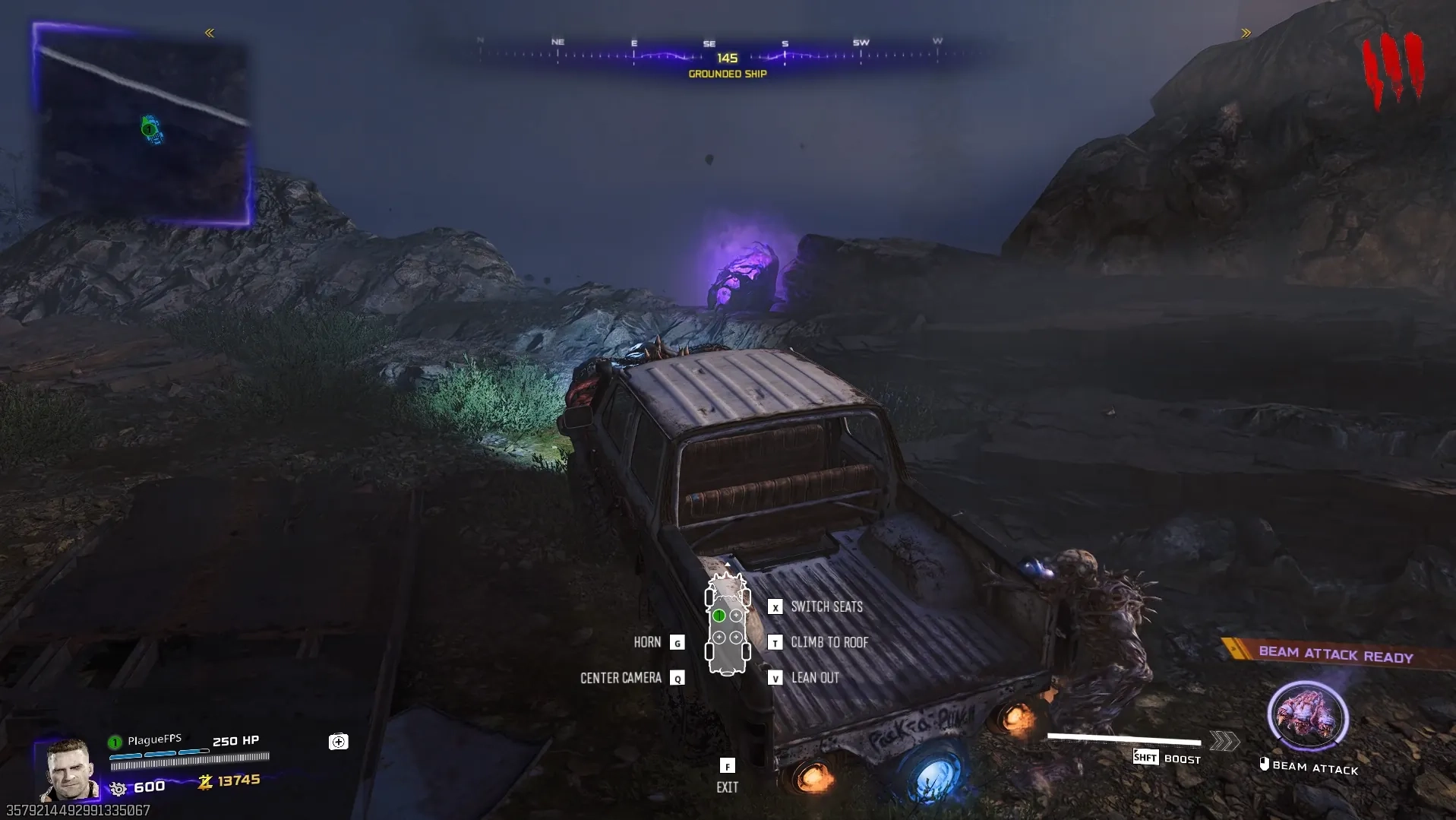Select the Beam Attack ability icon
1456x820 pixels.
pos(1307,716)
